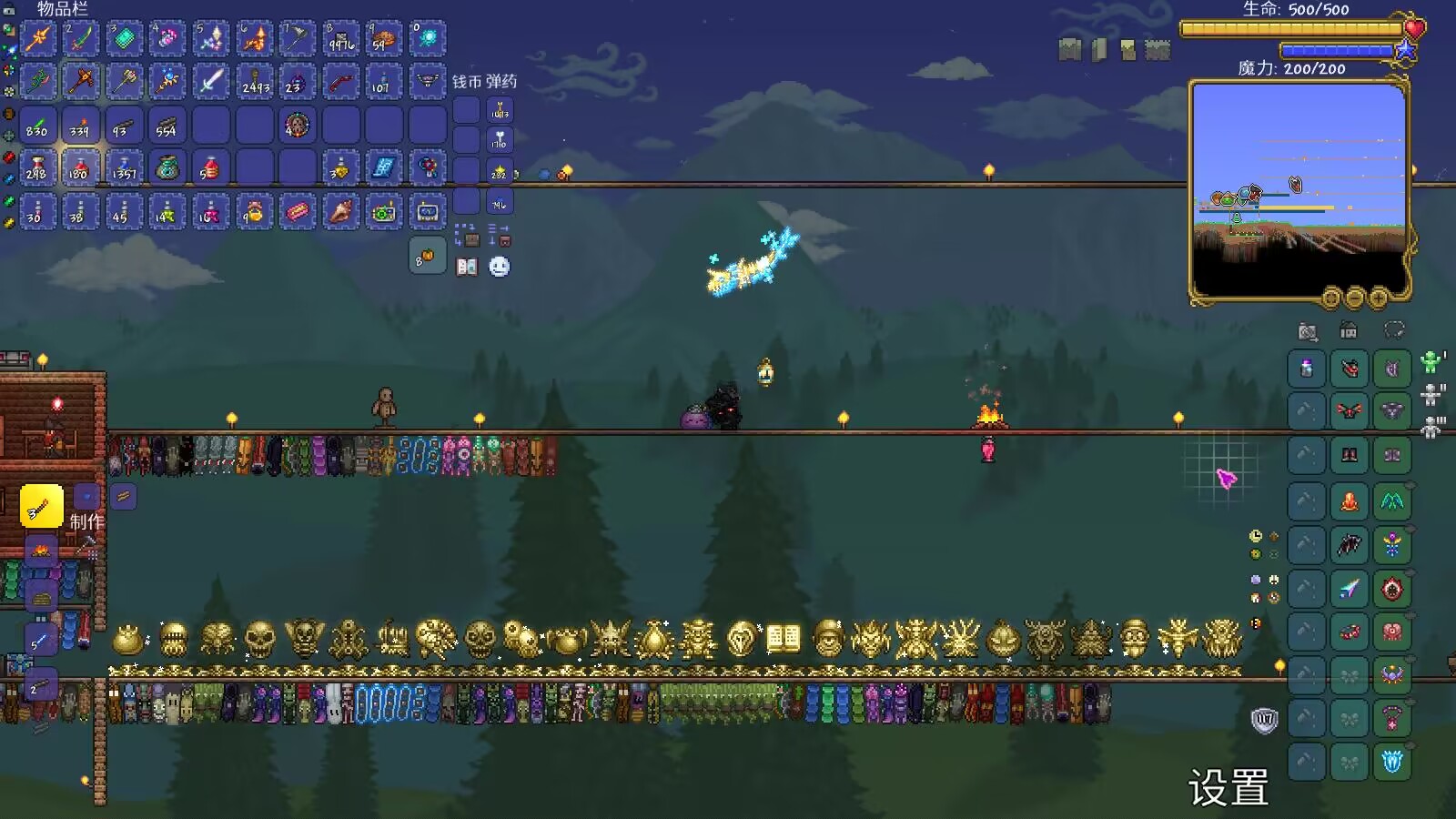Switch to the green loadout 1 figure
1456x819 pixels.
pos(1431,363)
